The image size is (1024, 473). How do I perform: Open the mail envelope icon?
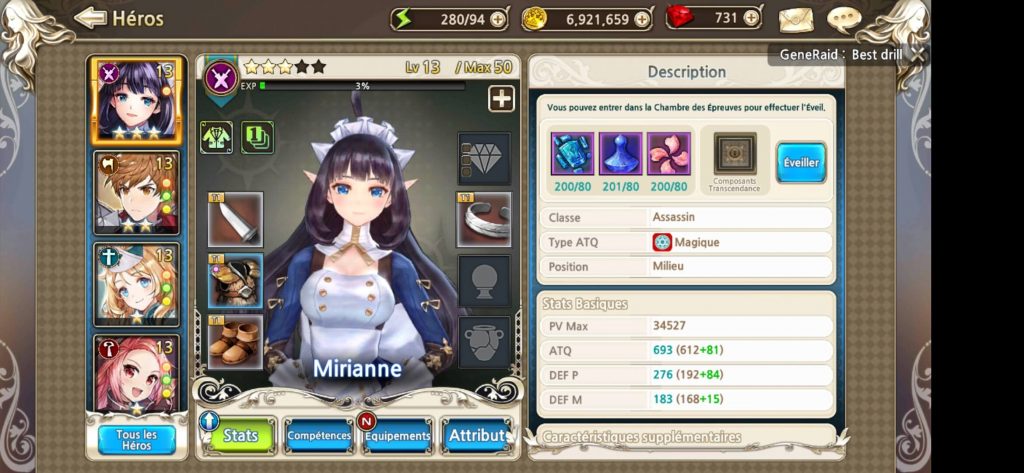tap(796, 19)
